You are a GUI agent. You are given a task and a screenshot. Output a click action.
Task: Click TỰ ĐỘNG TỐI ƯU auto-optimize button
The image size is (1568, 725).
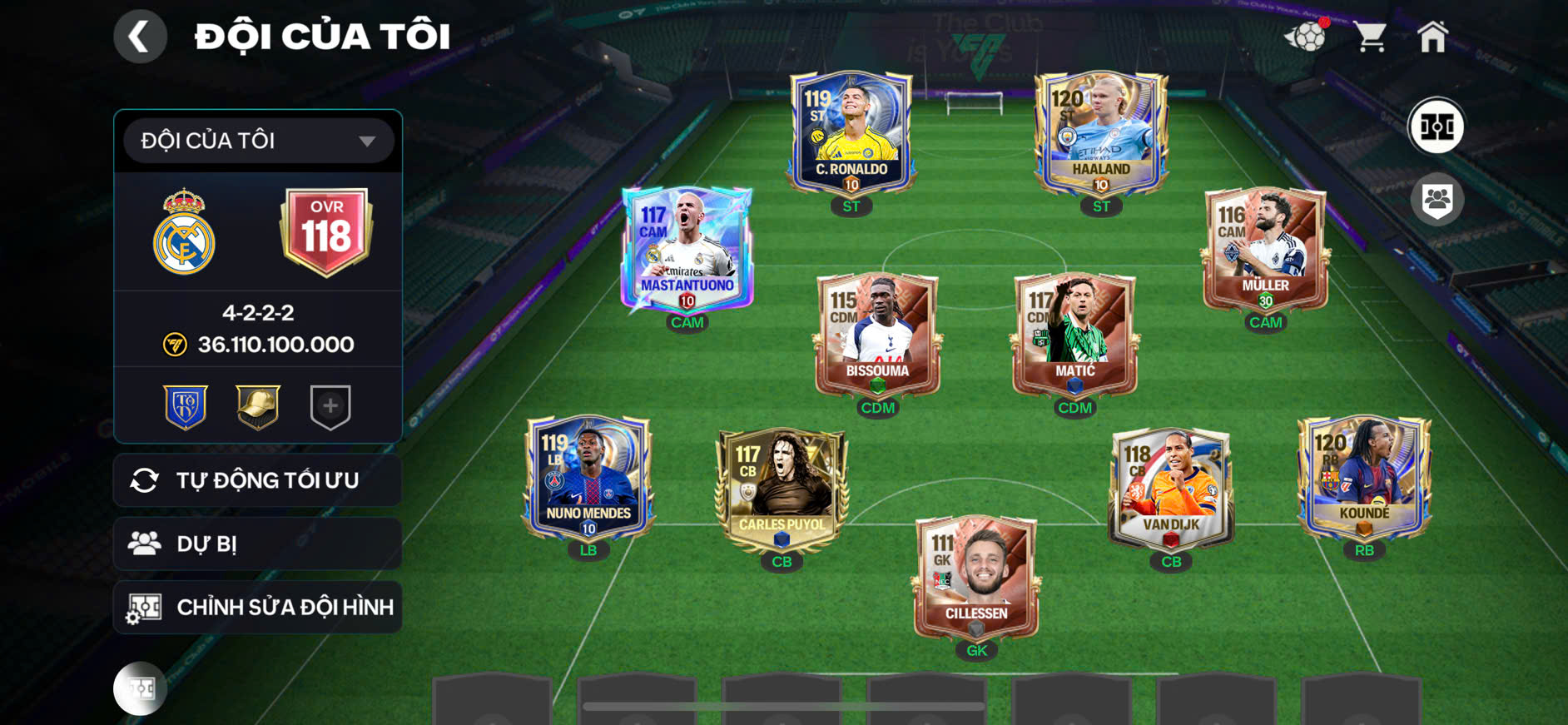point(258,480)
